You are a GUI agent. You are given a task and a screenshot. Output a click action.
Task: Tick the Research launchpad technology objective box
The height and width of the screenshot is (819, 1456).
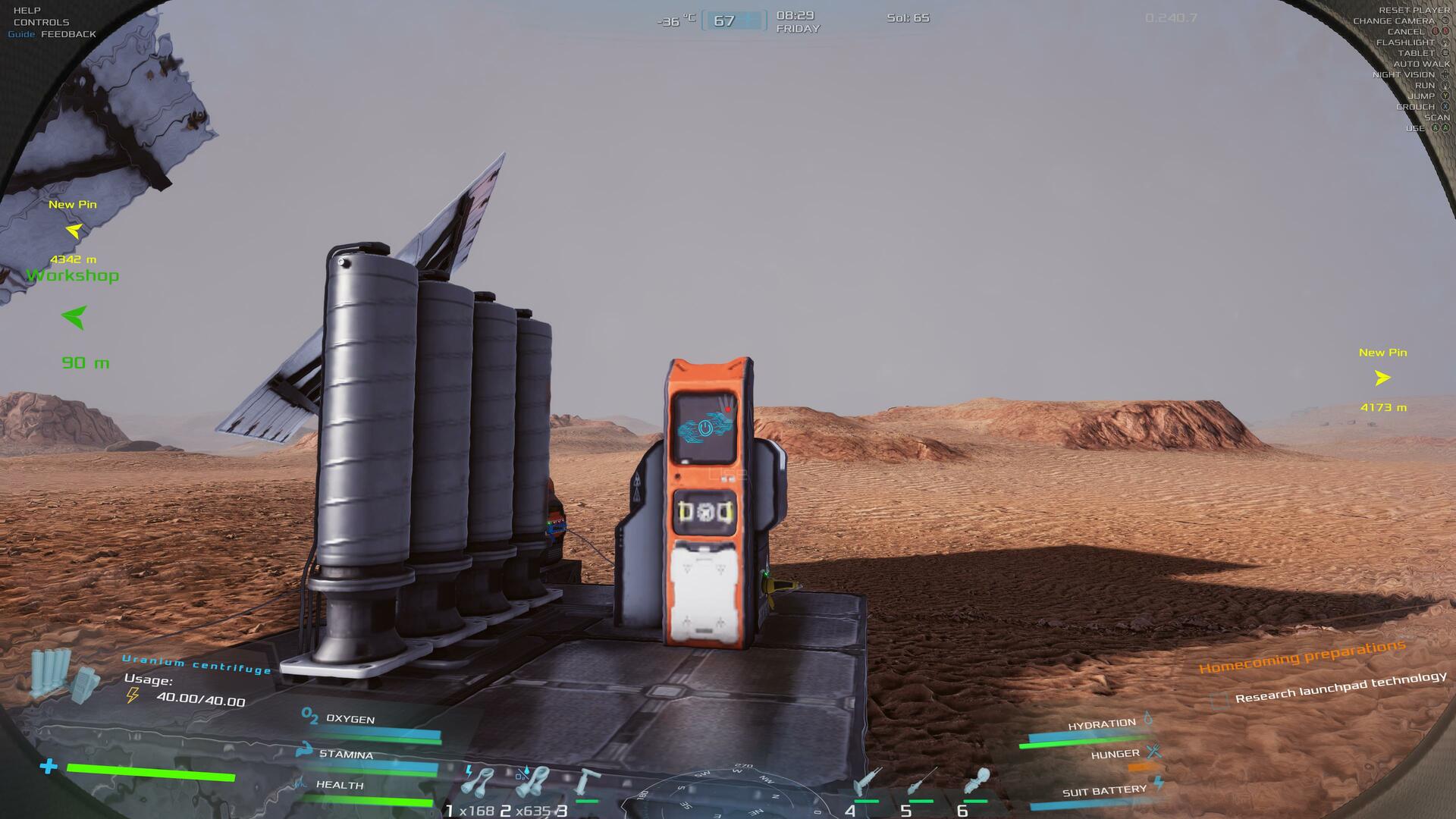1219,700
